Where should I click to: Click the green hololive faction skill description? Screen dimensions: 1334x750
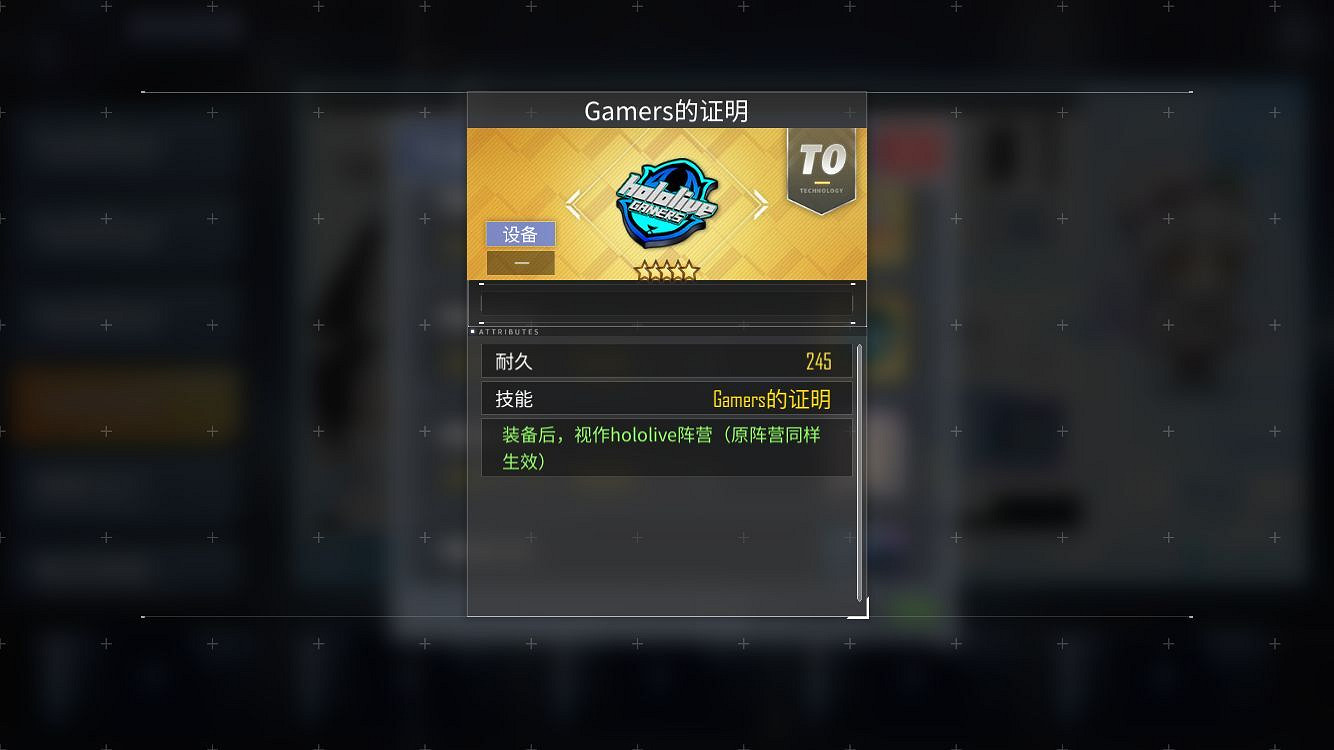click(x=660, y=446)
